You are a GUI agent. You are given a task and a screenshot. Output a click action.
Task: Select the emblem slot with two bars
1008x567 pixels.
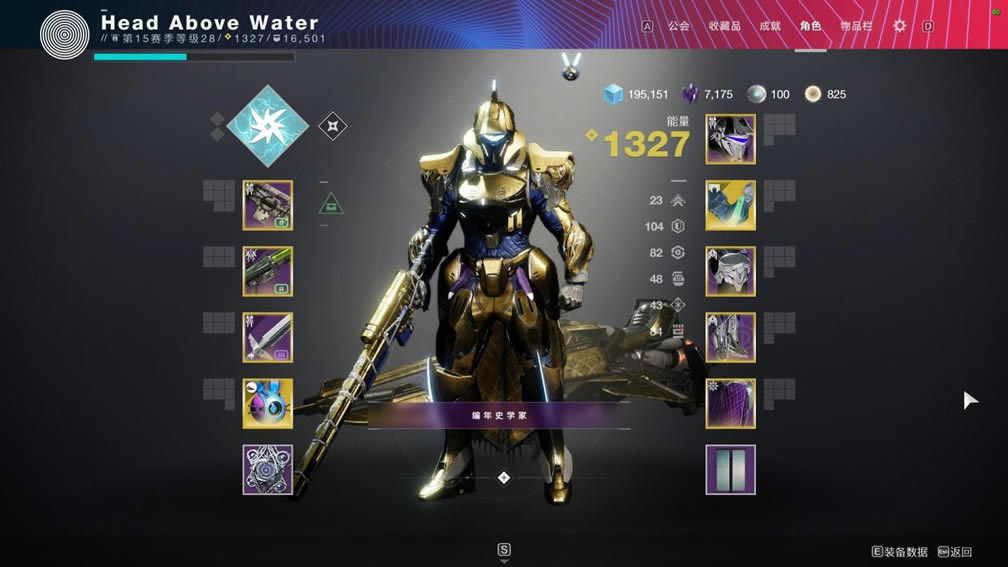click(731, 470)
